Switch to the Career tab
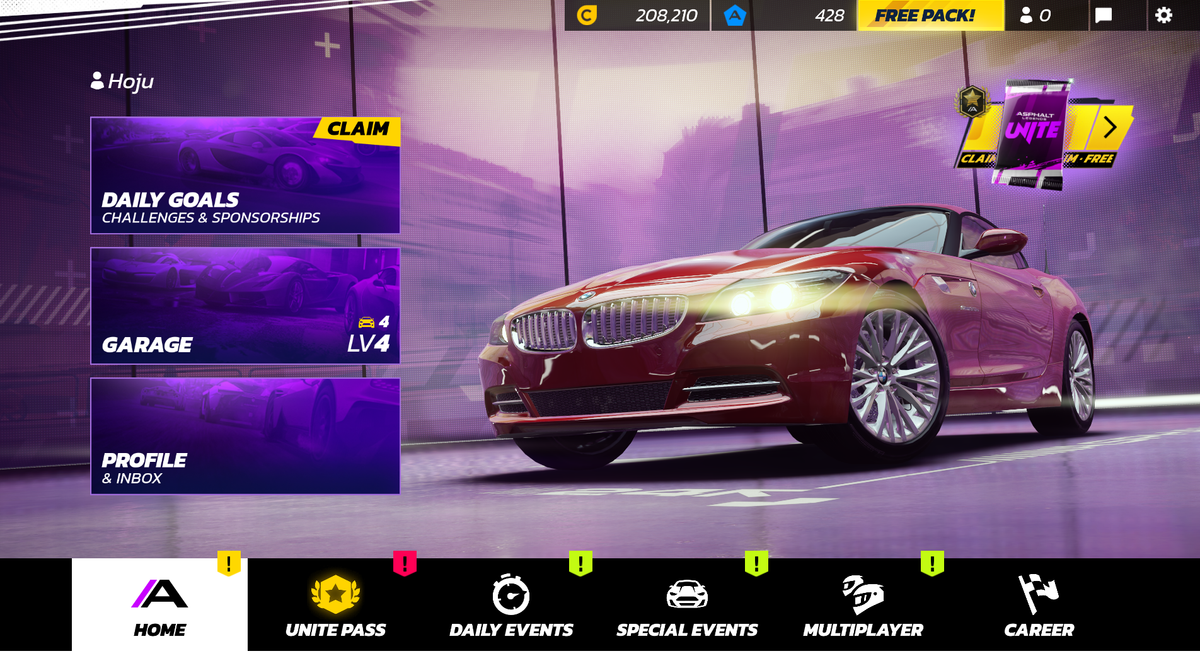The width and height of the screenshot is (1200, 654). click(x=1038, y=606)
